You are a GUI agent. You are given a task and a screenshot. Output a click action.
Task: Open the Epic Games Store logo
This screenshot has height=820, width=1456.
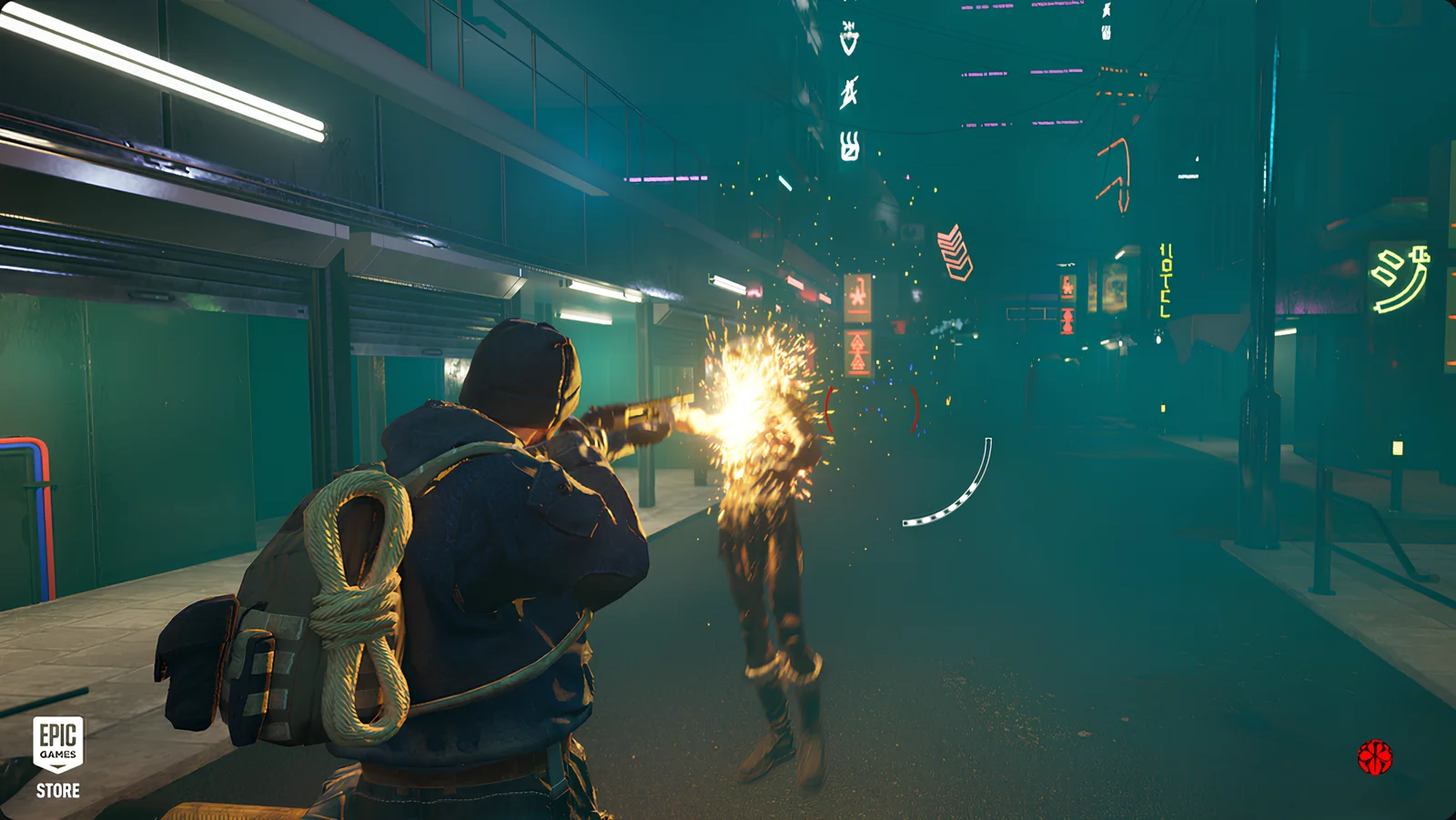[x=58, y=757]
